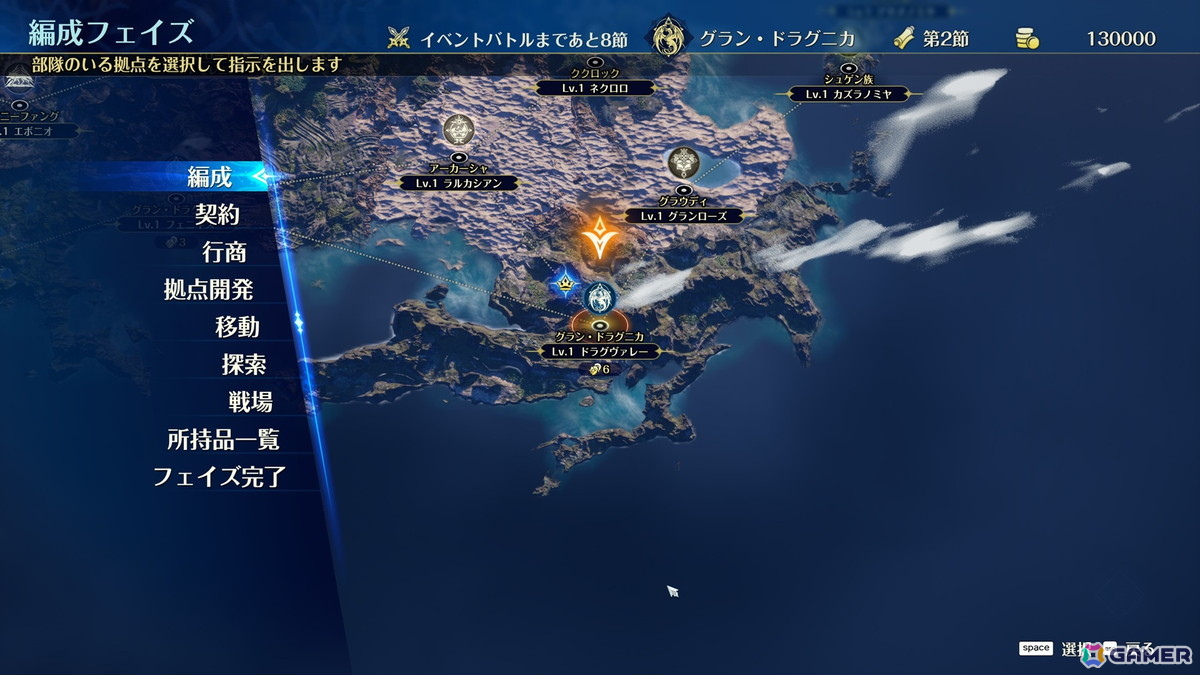
Task: Choose the 行商 trade option
Action: tap(224, 252)
